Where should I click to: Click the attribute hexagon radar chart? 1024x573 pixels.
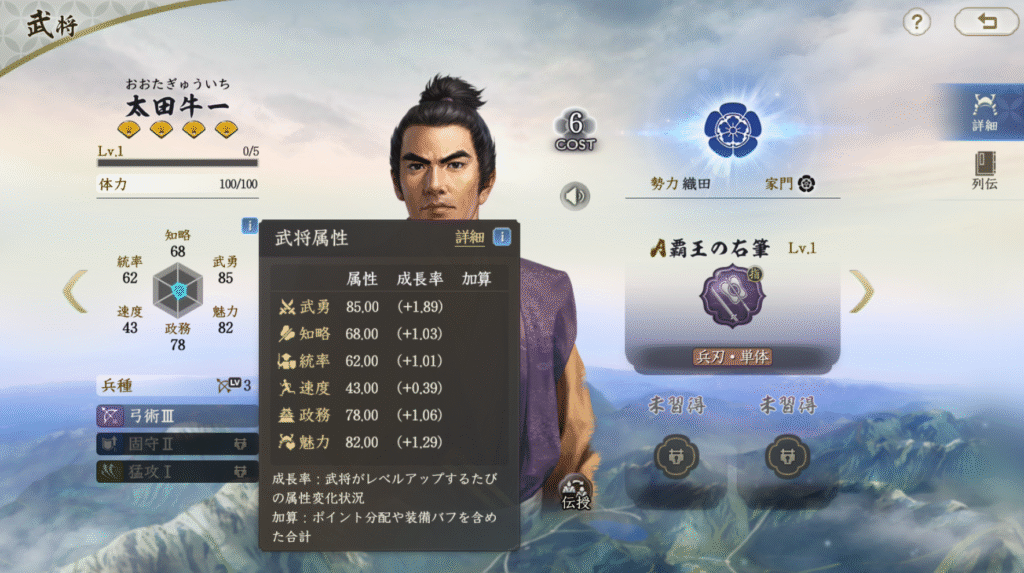pyautogui.click(x=179, y=290)
